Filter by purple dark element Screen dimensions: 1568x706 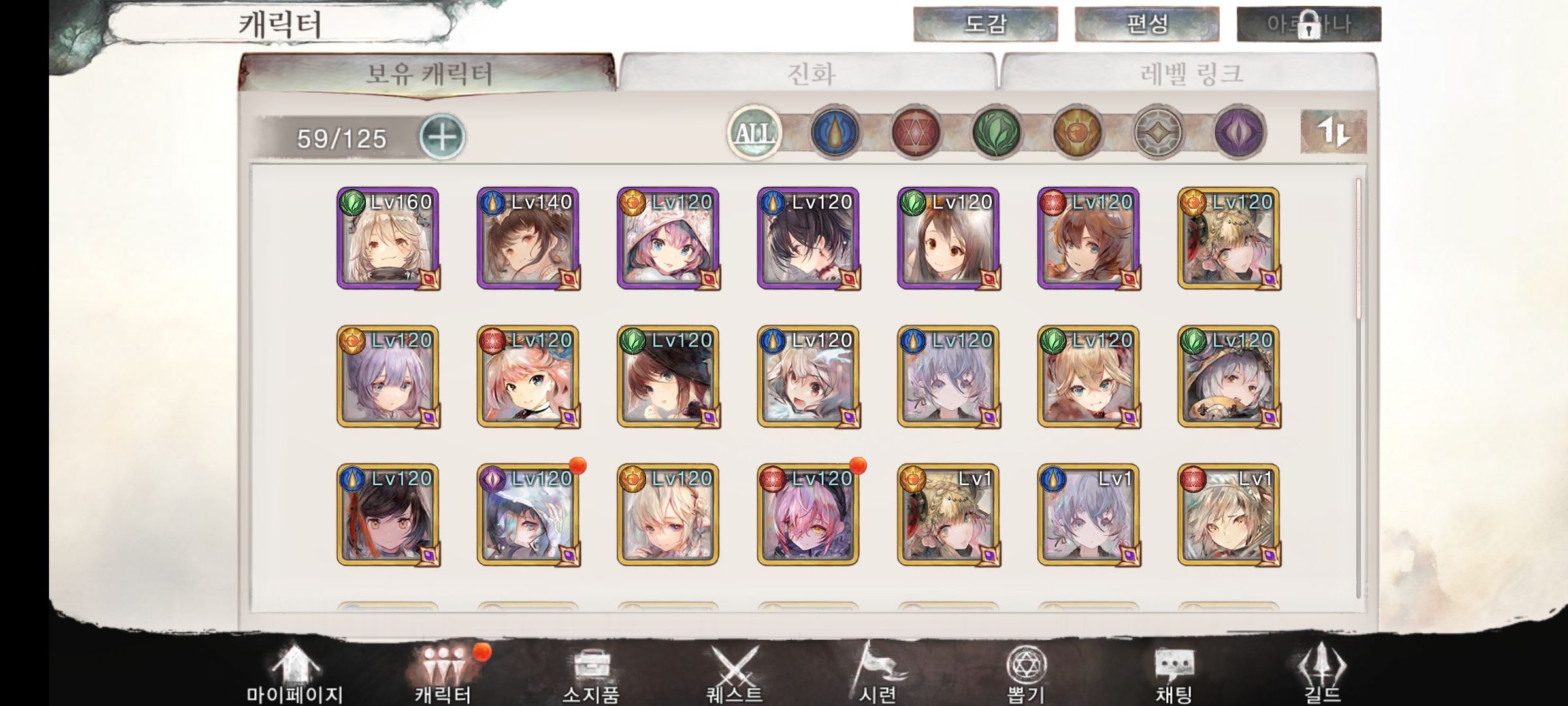[x=1239, y=133]
